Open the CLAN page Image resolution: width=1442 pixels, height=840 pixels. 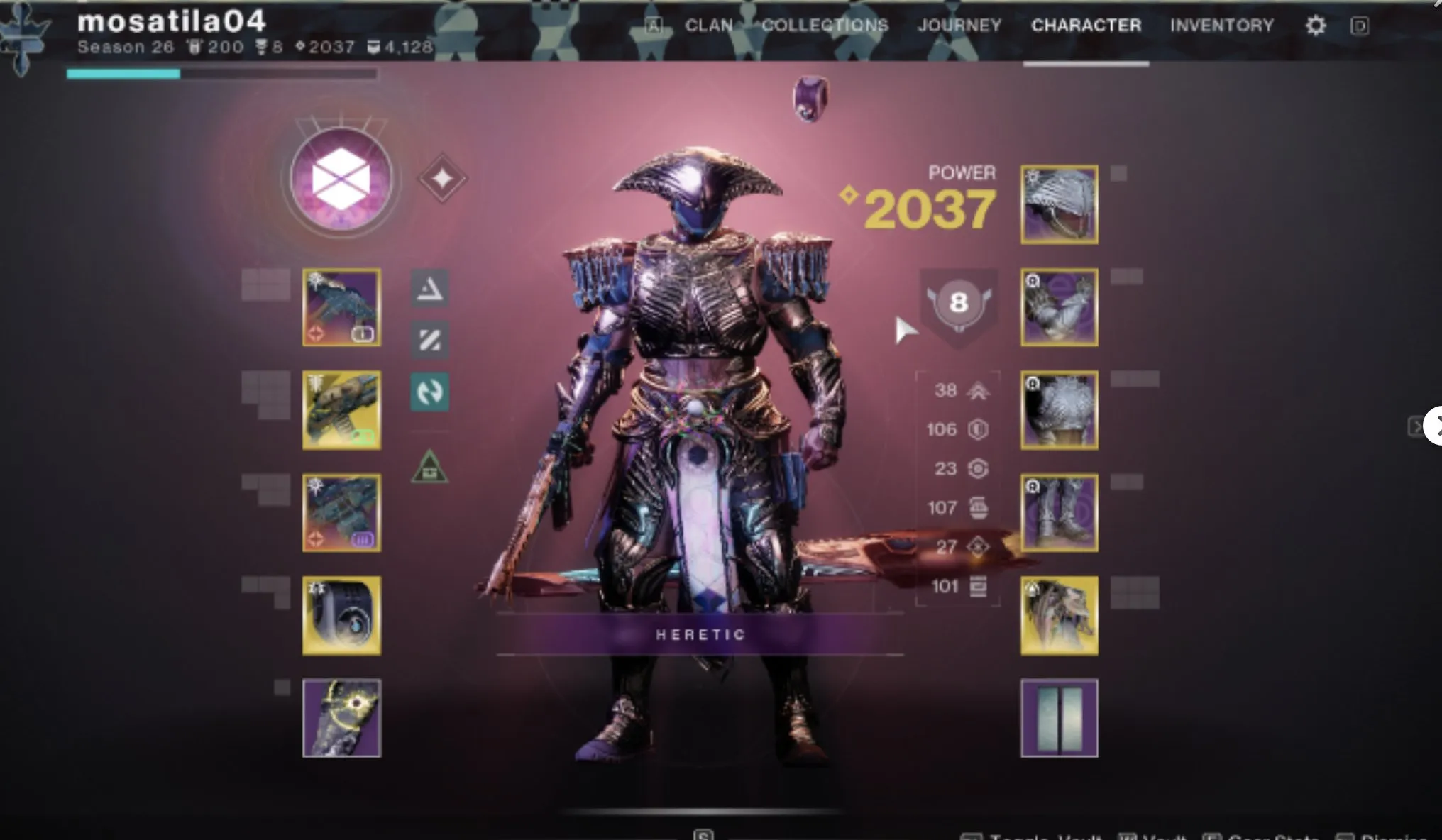click(708, 26)
